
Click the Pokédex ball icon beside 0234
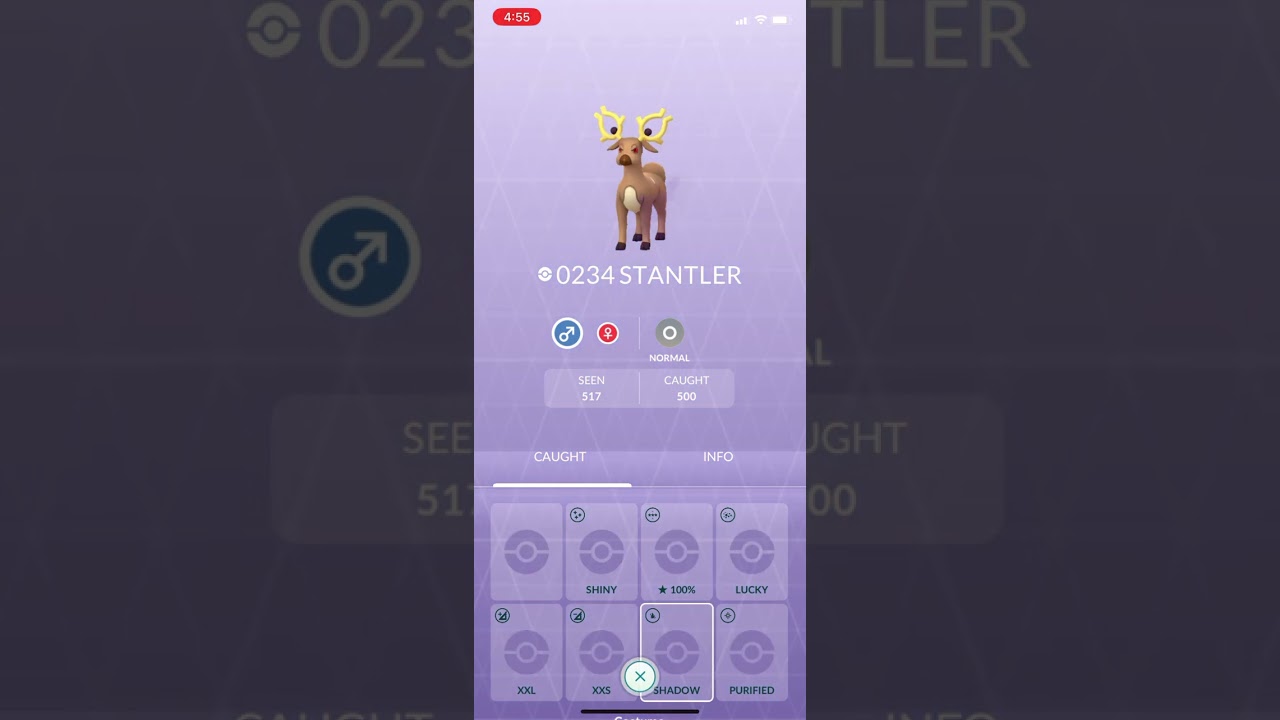tap(545, 274)
